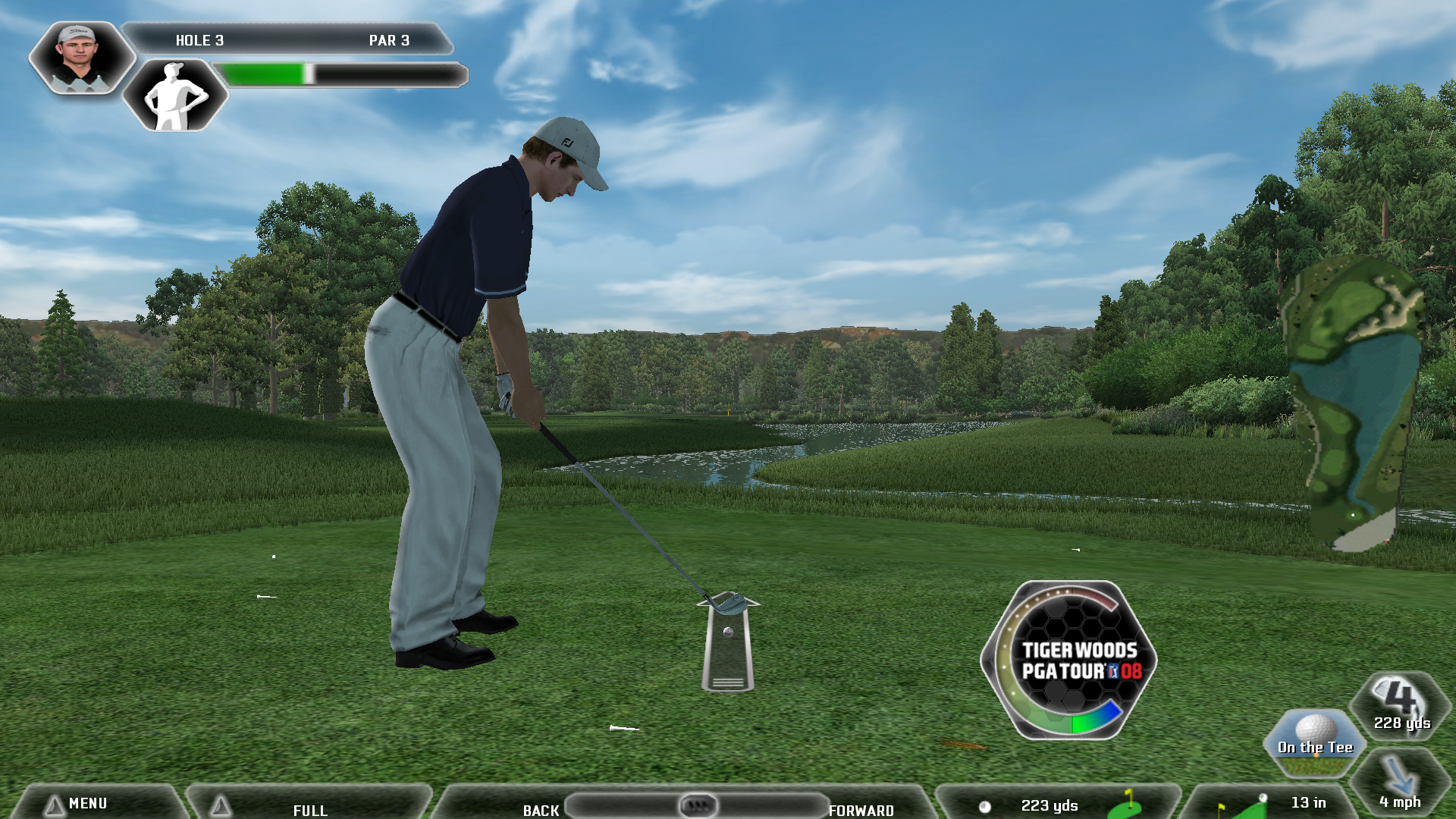Click the On the Tee lie indicator

tap(1315, 744)
